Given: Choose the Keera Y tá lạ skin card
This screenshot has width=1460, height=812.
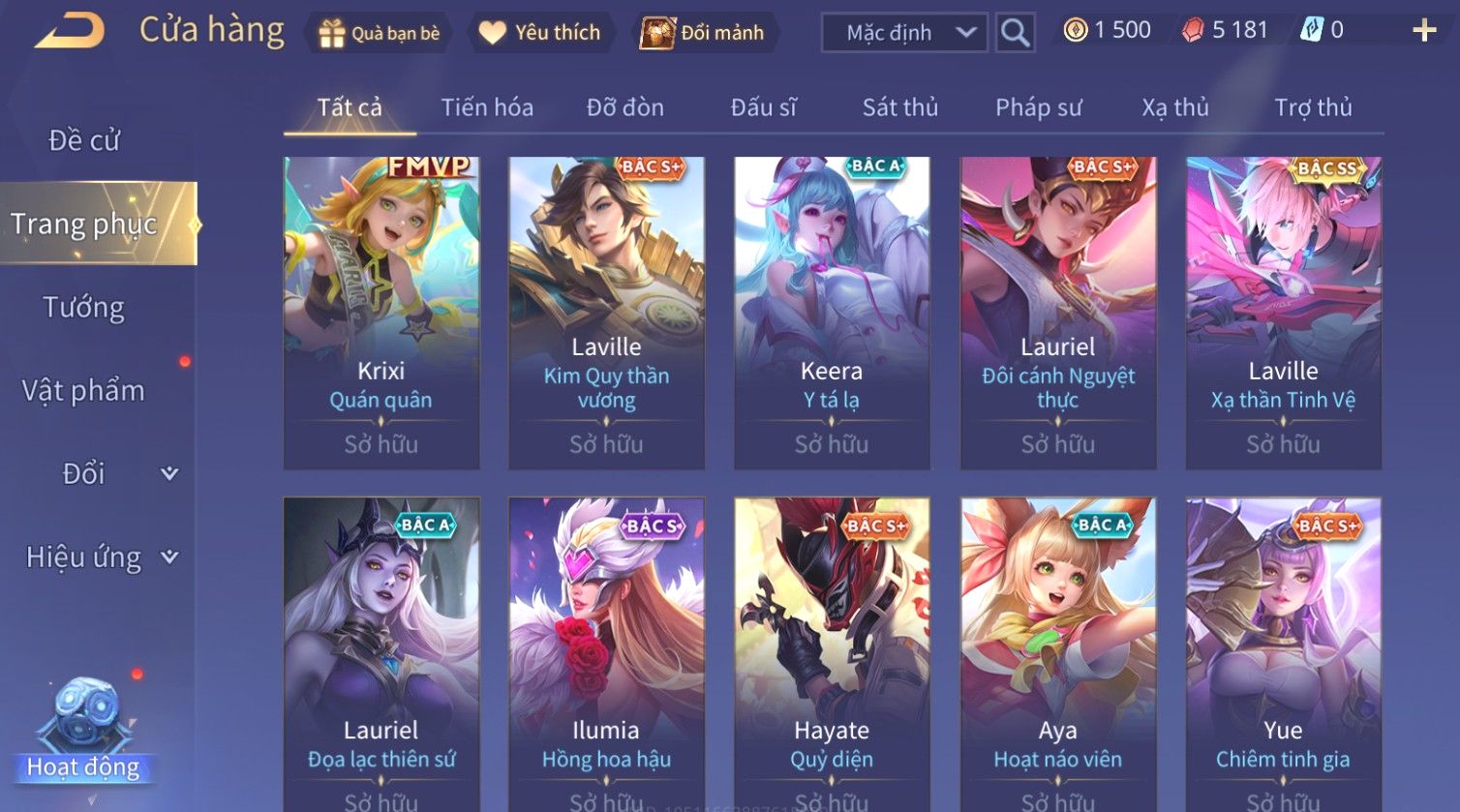Looking at the screenshot, I should pos(832,313).
